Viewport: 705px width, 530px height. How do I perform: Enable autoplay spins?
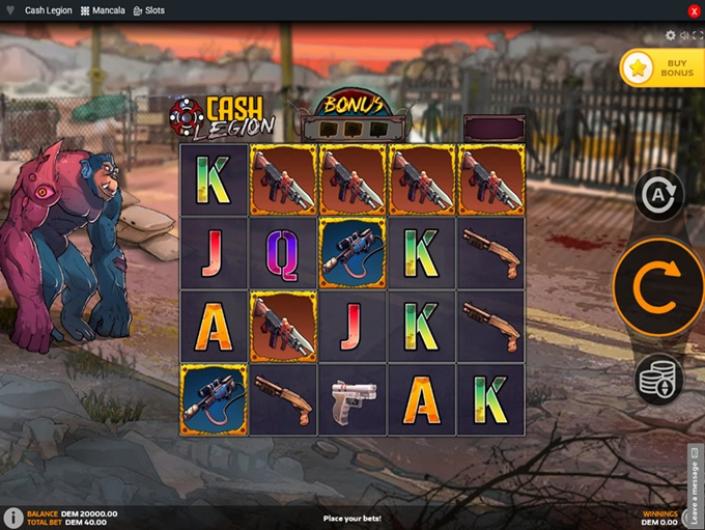[x=658, y=194]
